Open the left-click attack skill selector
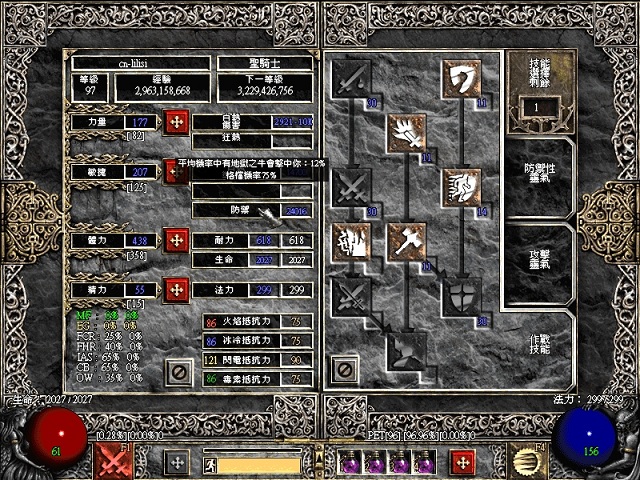The image size is (640, 480). click(114, 462)
